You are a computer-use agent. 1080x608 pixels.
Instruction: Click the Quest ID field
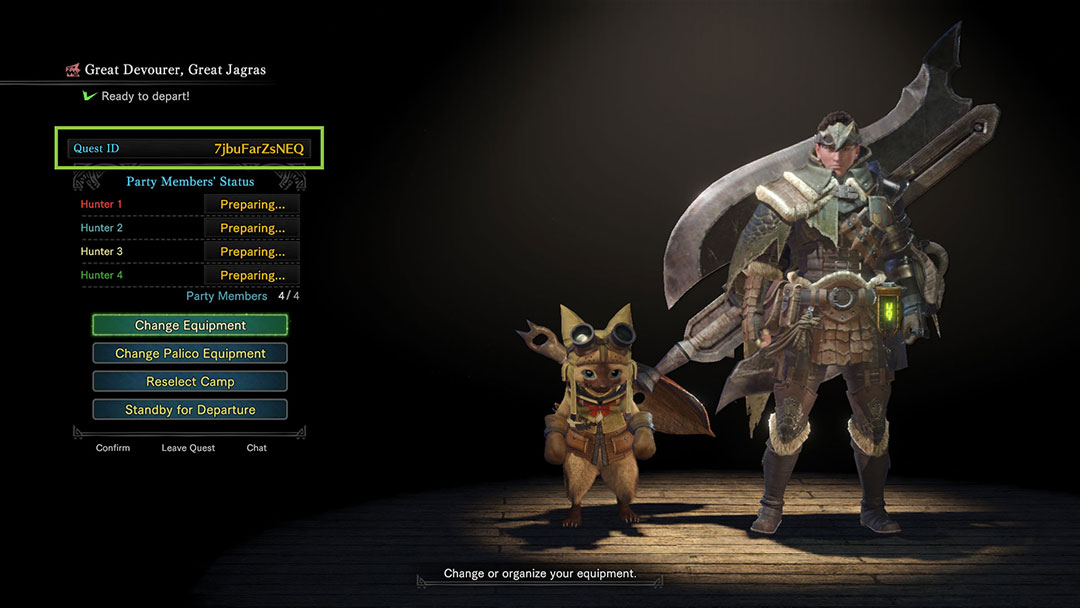(x=190, y=149)
